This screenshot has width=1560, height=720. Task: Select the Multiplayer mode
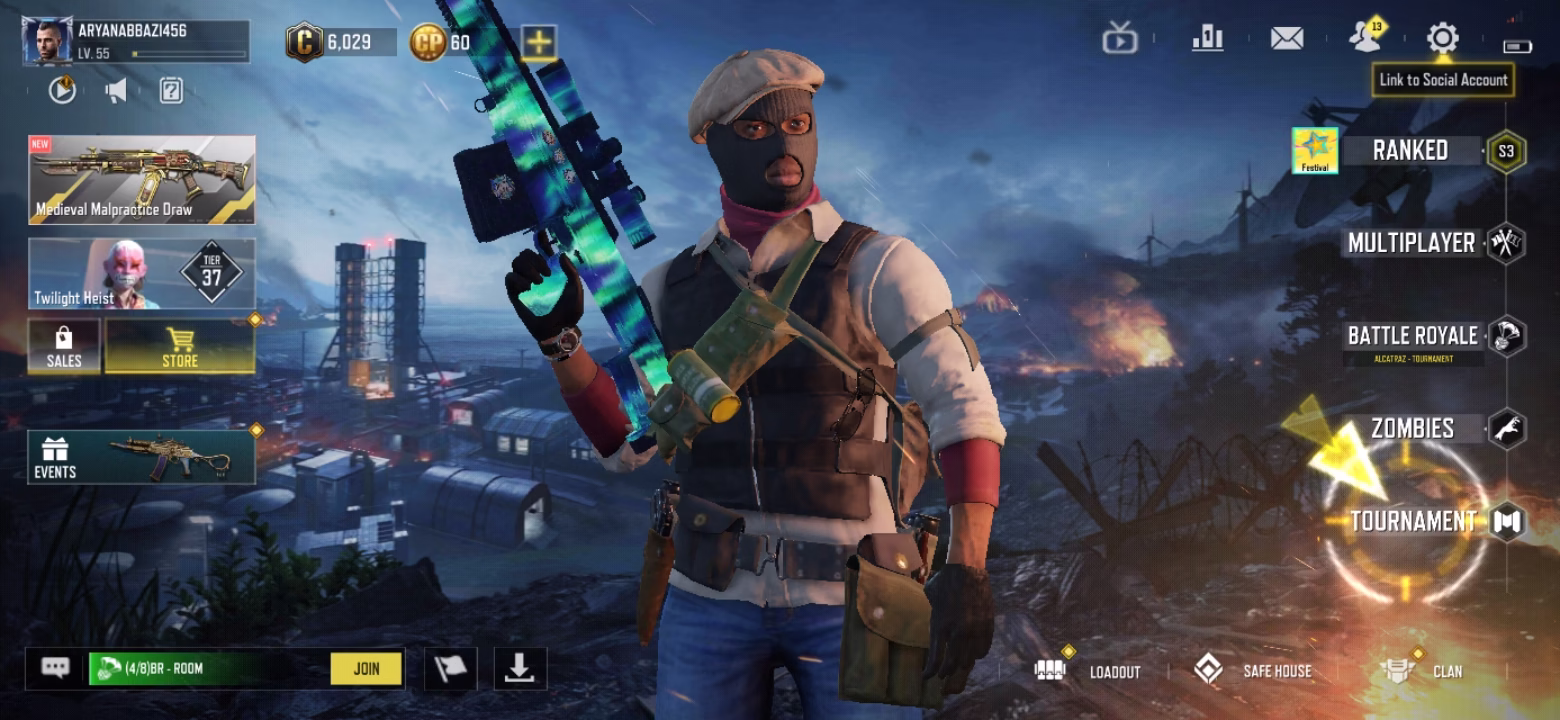(1411, 243)
